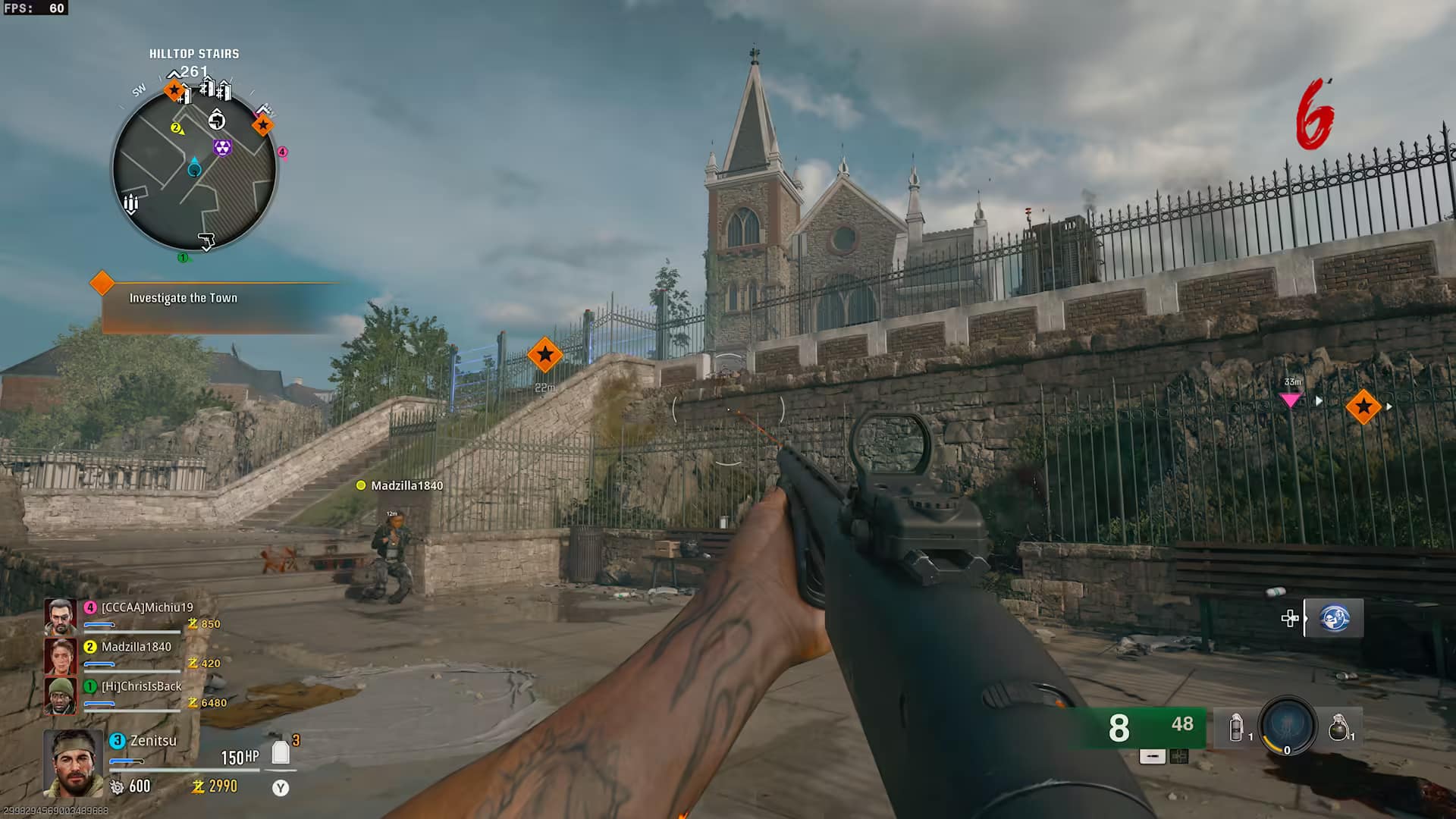The width and height of the screenshot is (1456, 819).
Task: Click the stim shot tactical equipment icon
Action: [x=1236, y=728]
